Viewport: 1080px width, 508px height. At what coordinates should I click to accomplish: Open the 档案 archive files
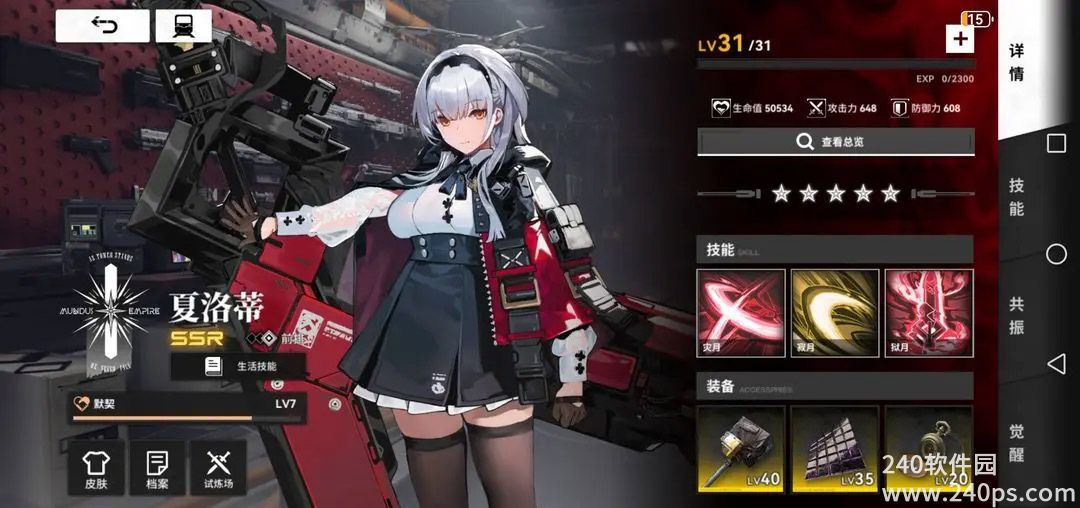click(157, 468)
